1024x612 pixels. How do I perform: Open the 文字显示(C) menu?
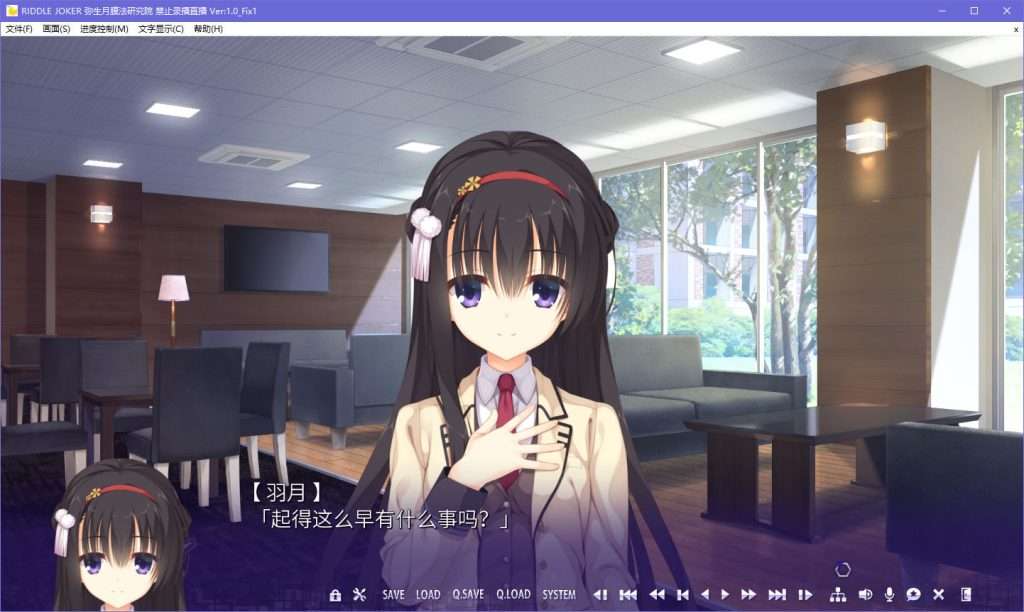161,29
